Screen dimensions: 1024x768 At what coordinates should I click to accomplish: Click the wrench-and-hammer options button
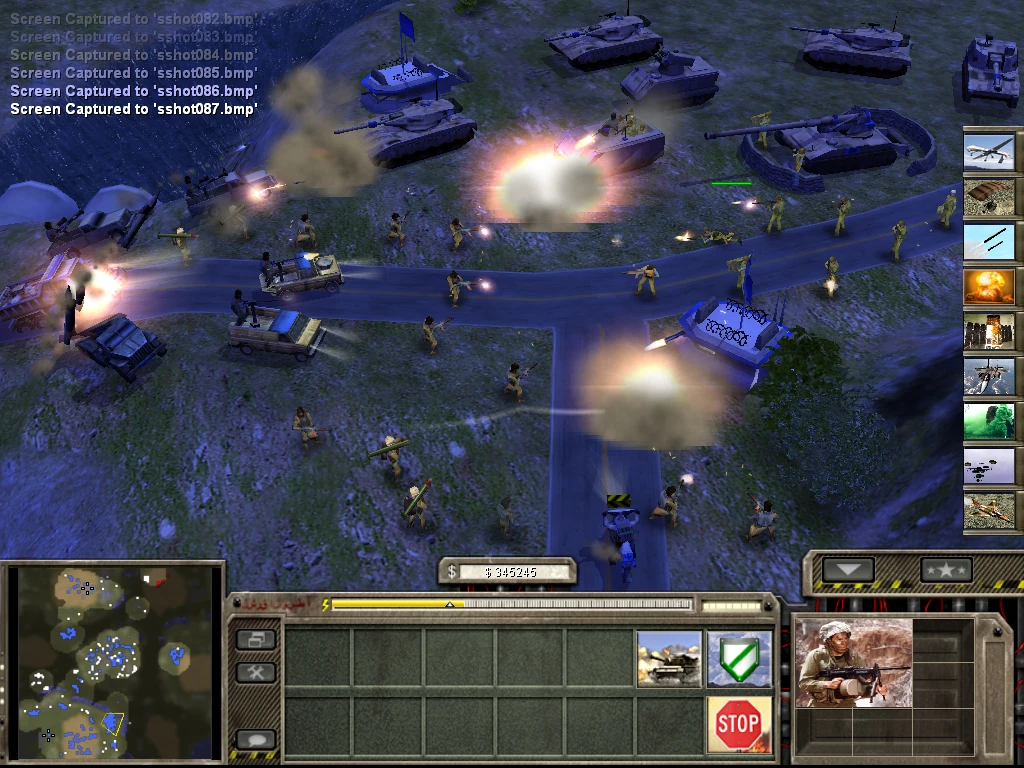(x=256, y=673)
